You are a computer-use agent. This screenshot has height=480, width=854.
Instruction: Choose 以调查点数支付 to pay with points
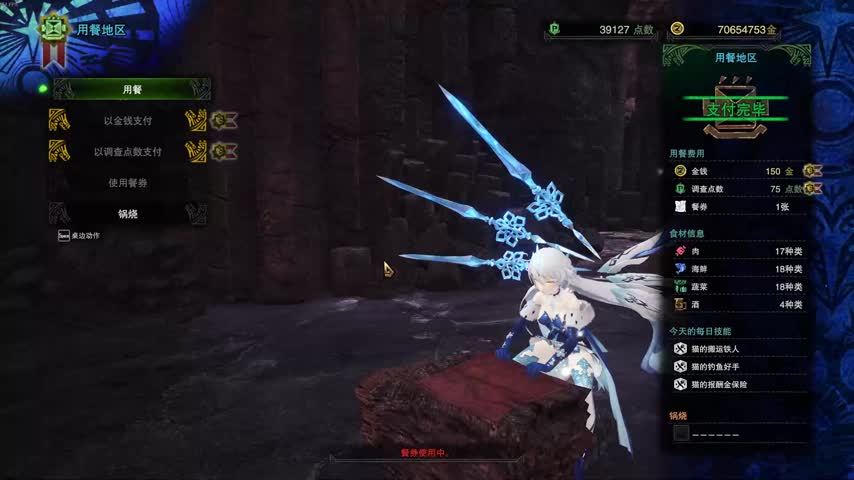tap(128, 152)
